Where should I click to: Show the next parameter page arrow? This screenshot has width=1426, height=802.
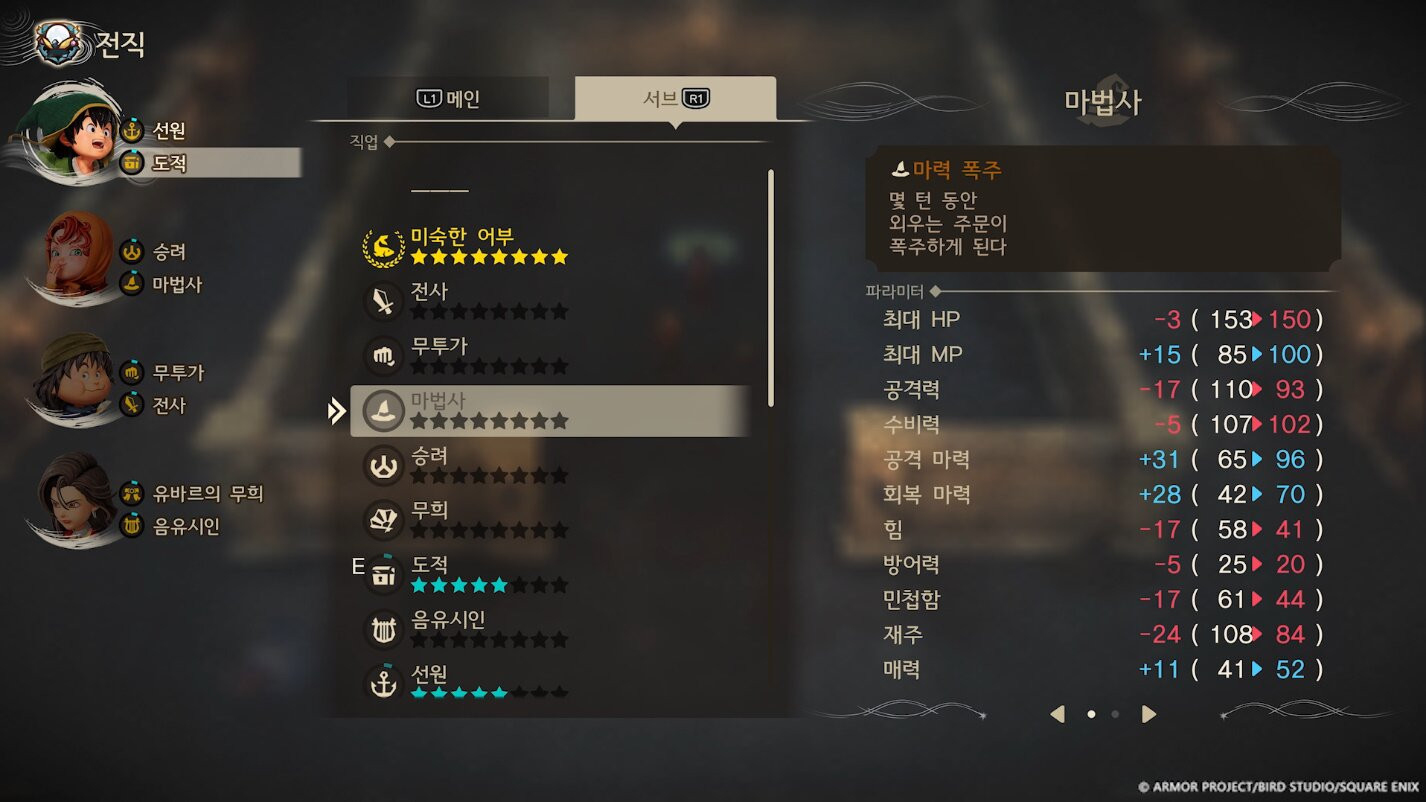(1149, 714)
